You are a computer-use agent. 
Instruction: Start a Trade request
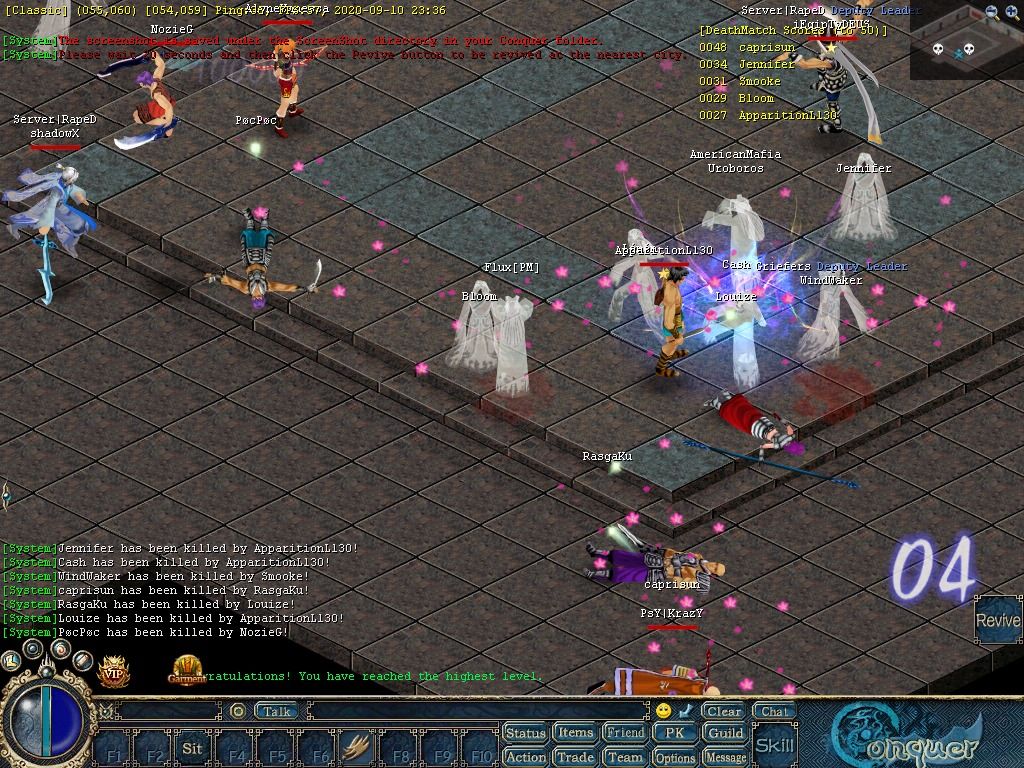pyautogui.click(x=575, y=757)
